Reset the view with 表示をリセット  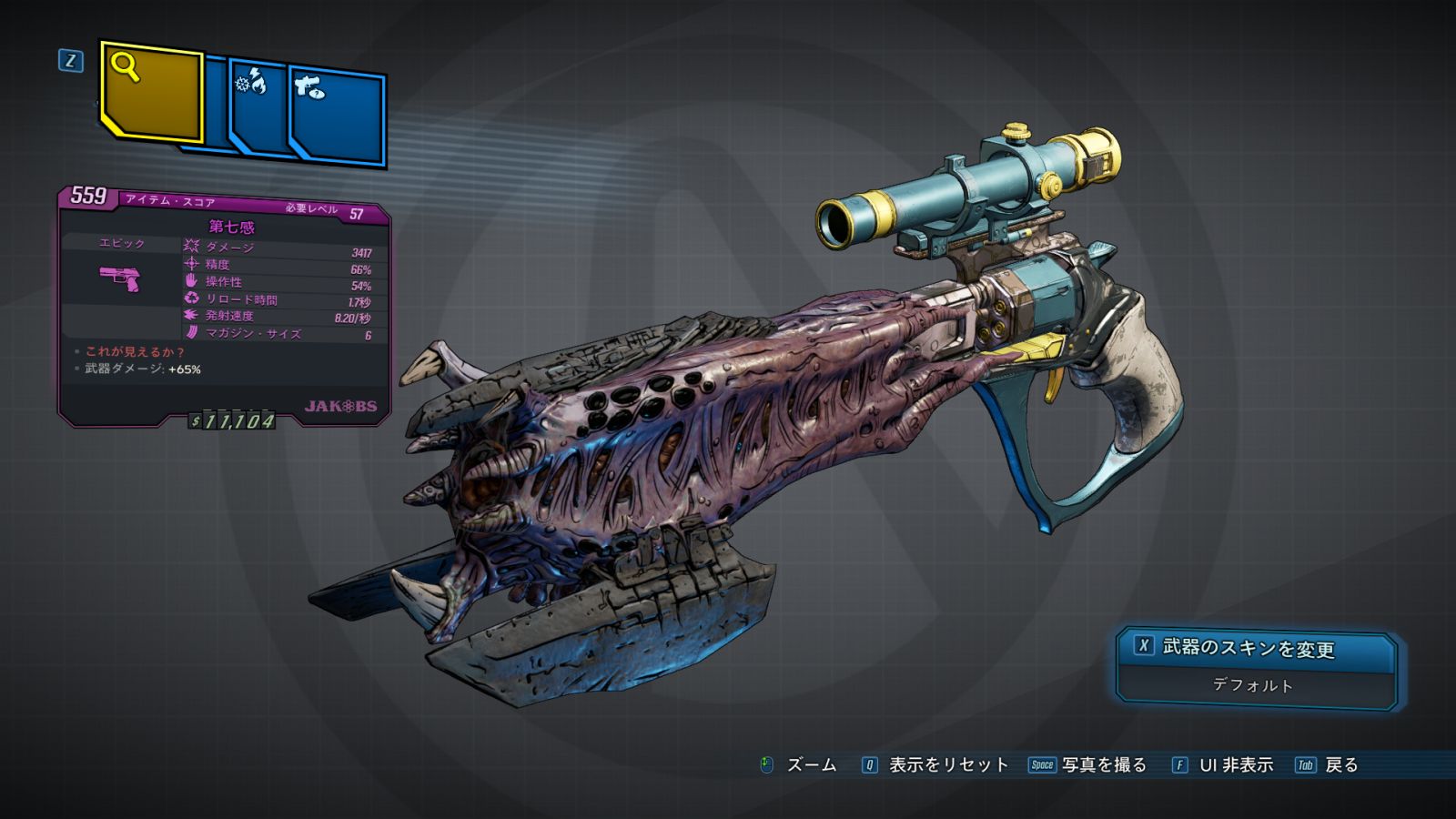point(936,765)
